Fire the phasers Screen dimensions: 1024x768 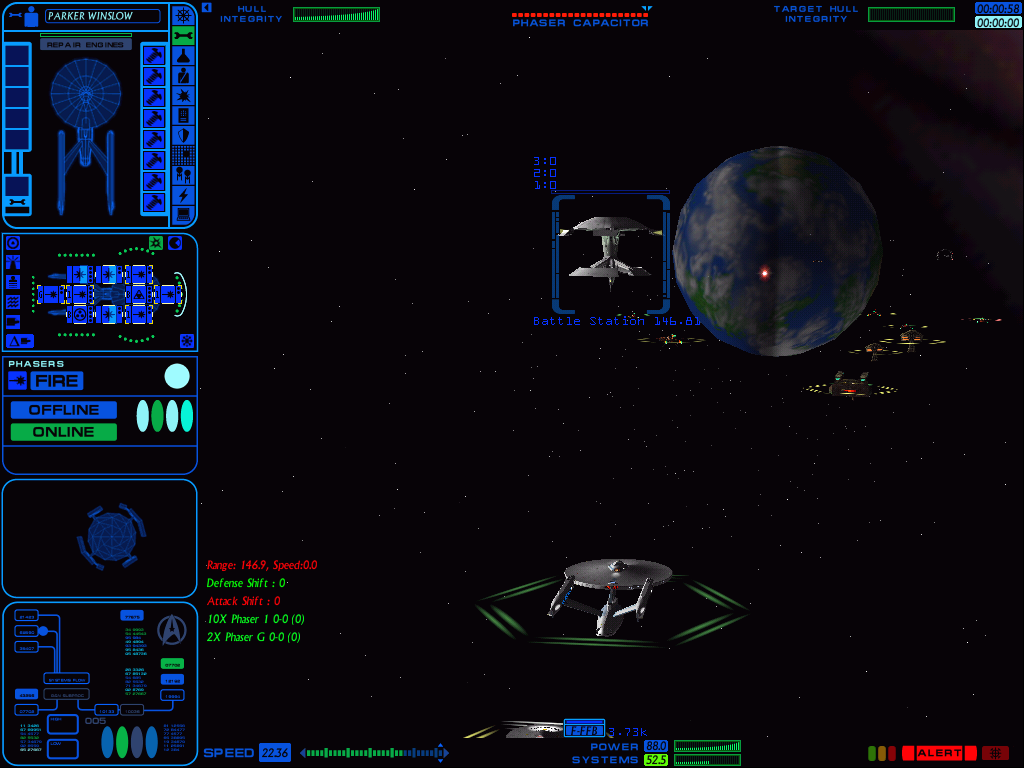point(57,381)
